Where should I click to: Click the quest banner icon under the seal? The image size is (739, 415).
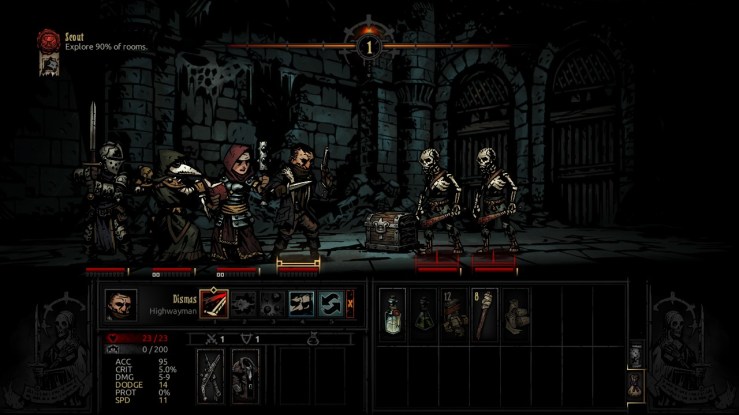46,65
